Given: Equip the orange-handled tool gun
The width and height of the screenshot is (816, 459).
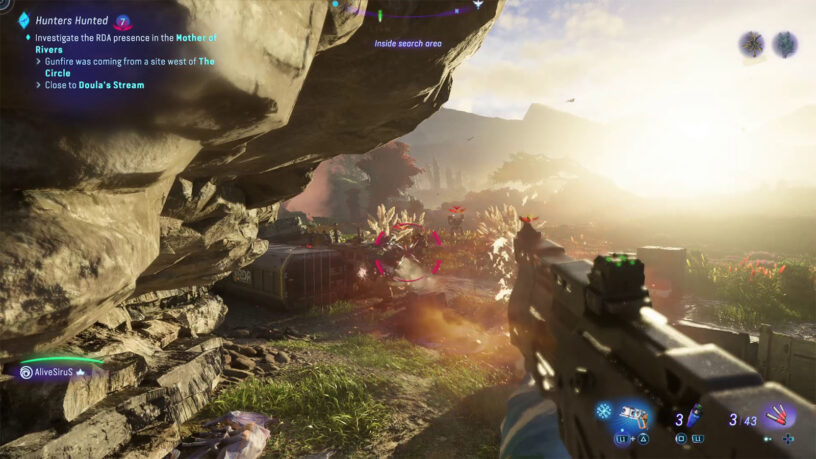Looking at the screenshot, I should point(633,414).
